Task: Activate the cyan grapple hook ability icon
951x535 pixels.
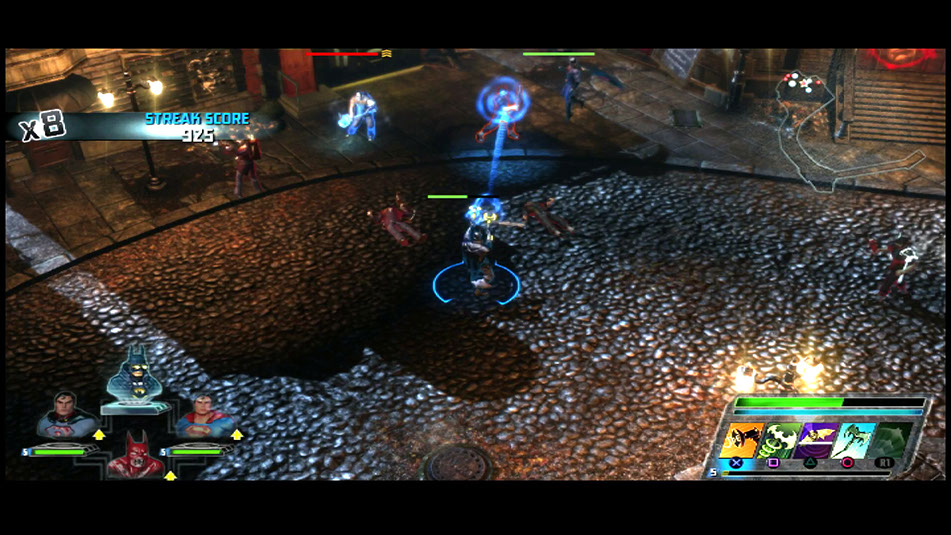Action: pyautogui.click(x=855, y=440)
